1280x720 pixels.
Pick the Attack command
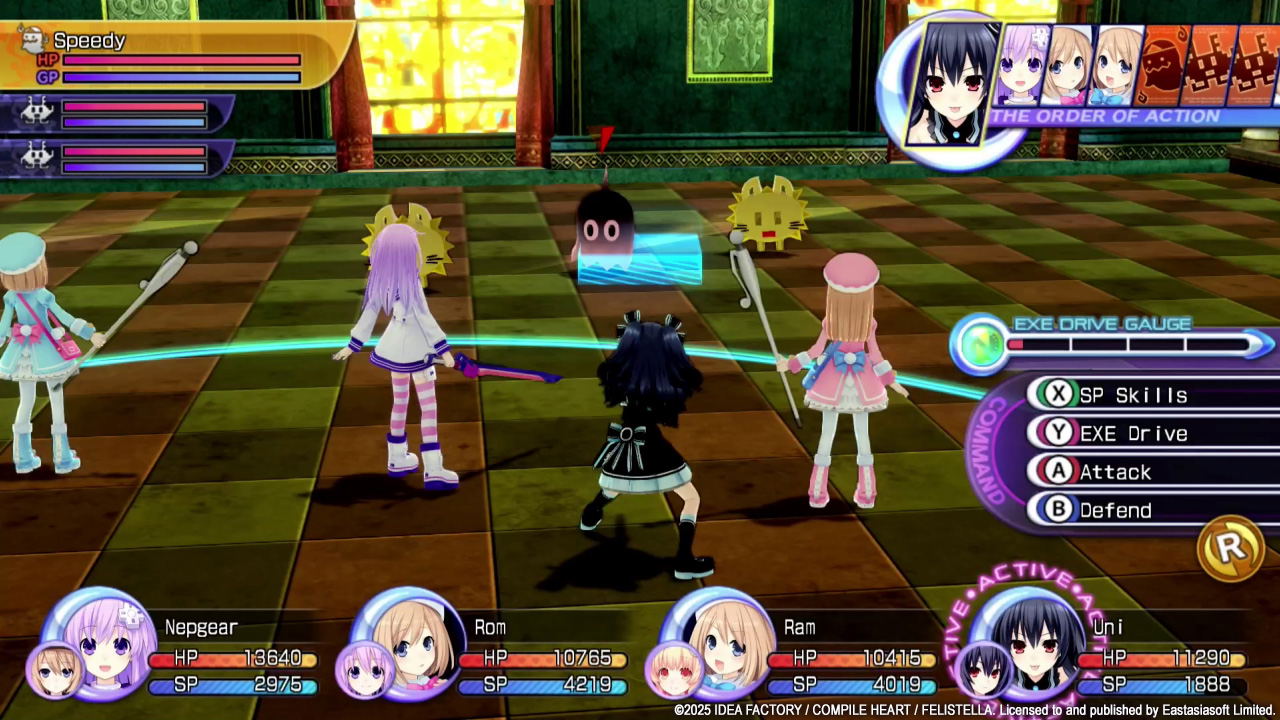tap(1115, 472)
